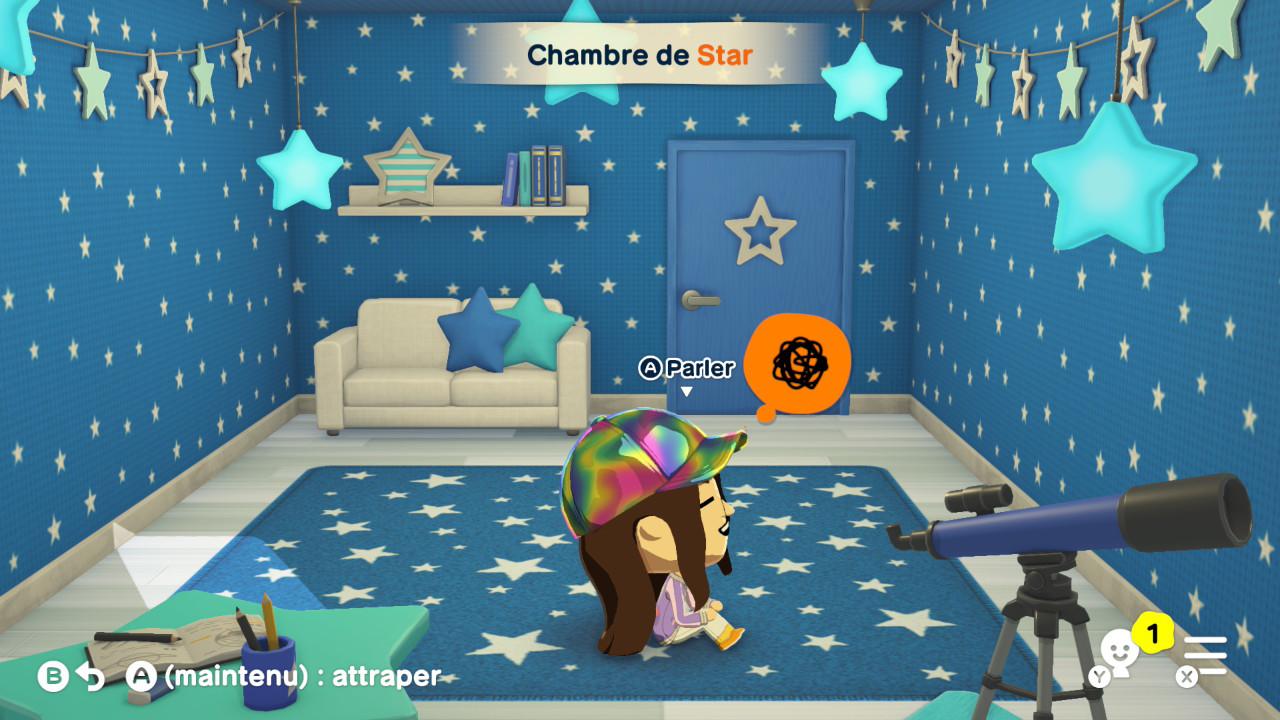
Task: Open the Mii face notification icon
Action: click(x=1120, y=651)
